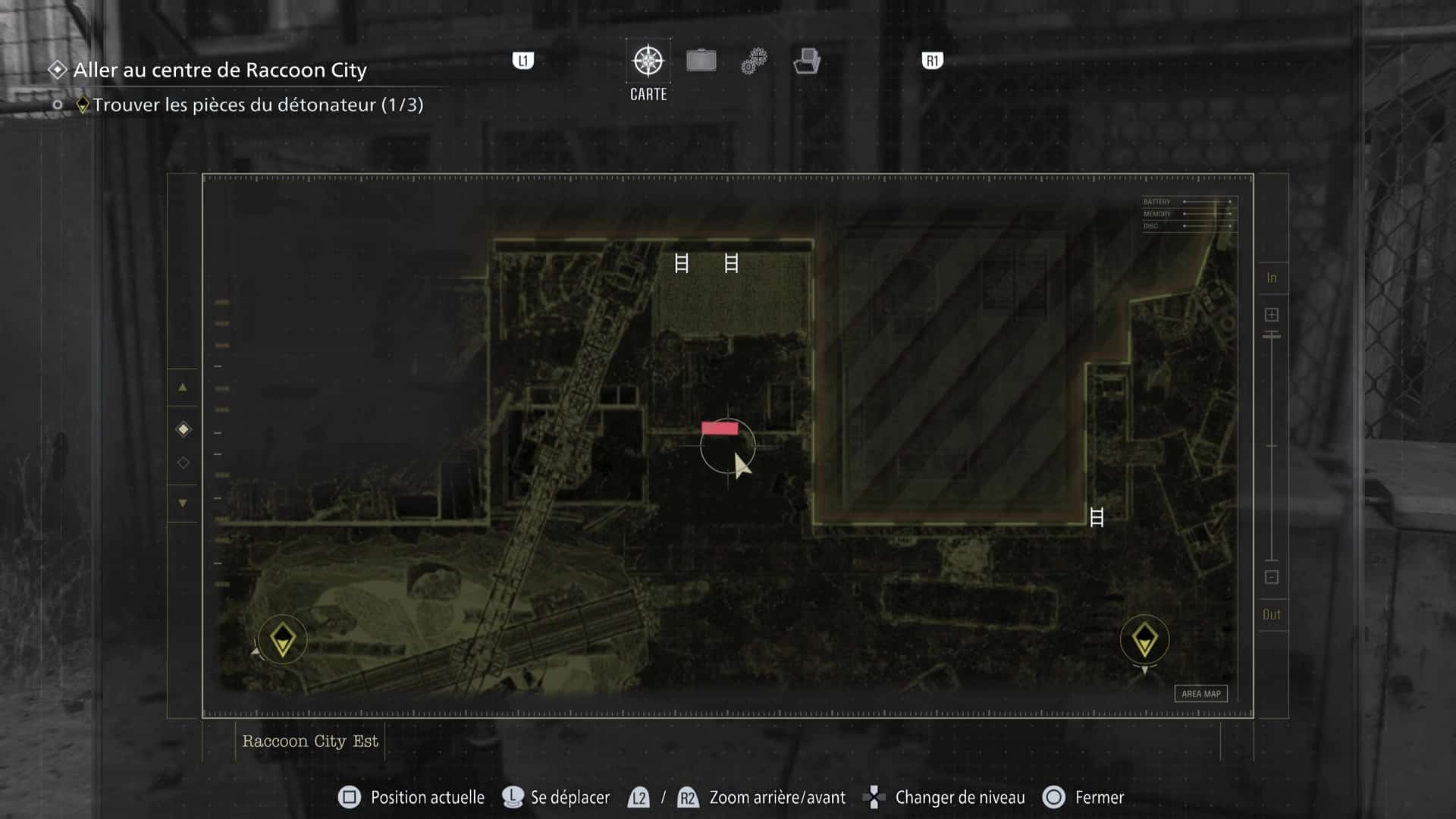Viewport: 1456px width, 819px height.
Task: Open the documents folder icon
Action: (807, 61)
